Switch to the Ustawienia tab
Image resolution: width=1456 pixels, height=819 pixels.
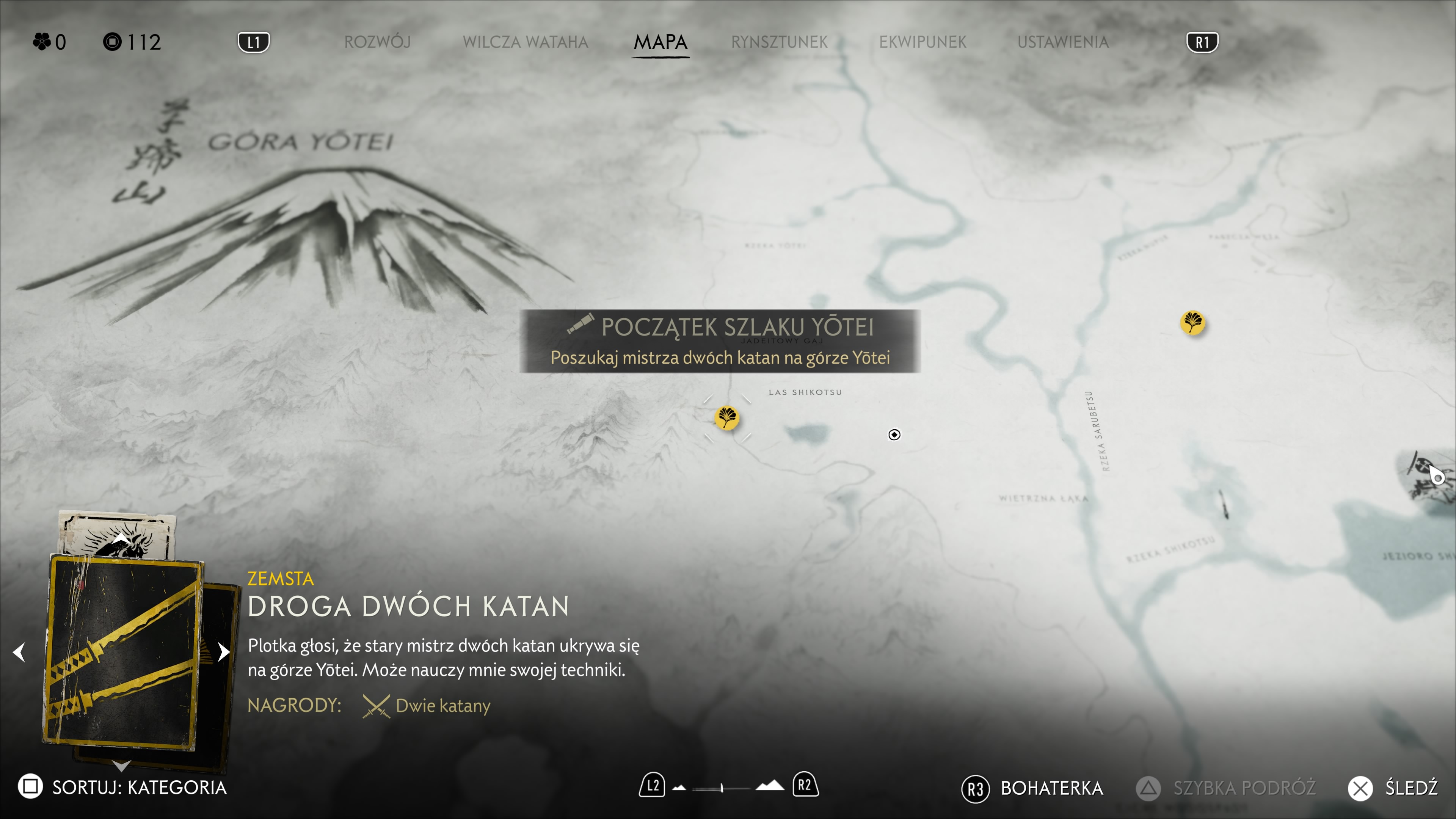pos(1062,42)
